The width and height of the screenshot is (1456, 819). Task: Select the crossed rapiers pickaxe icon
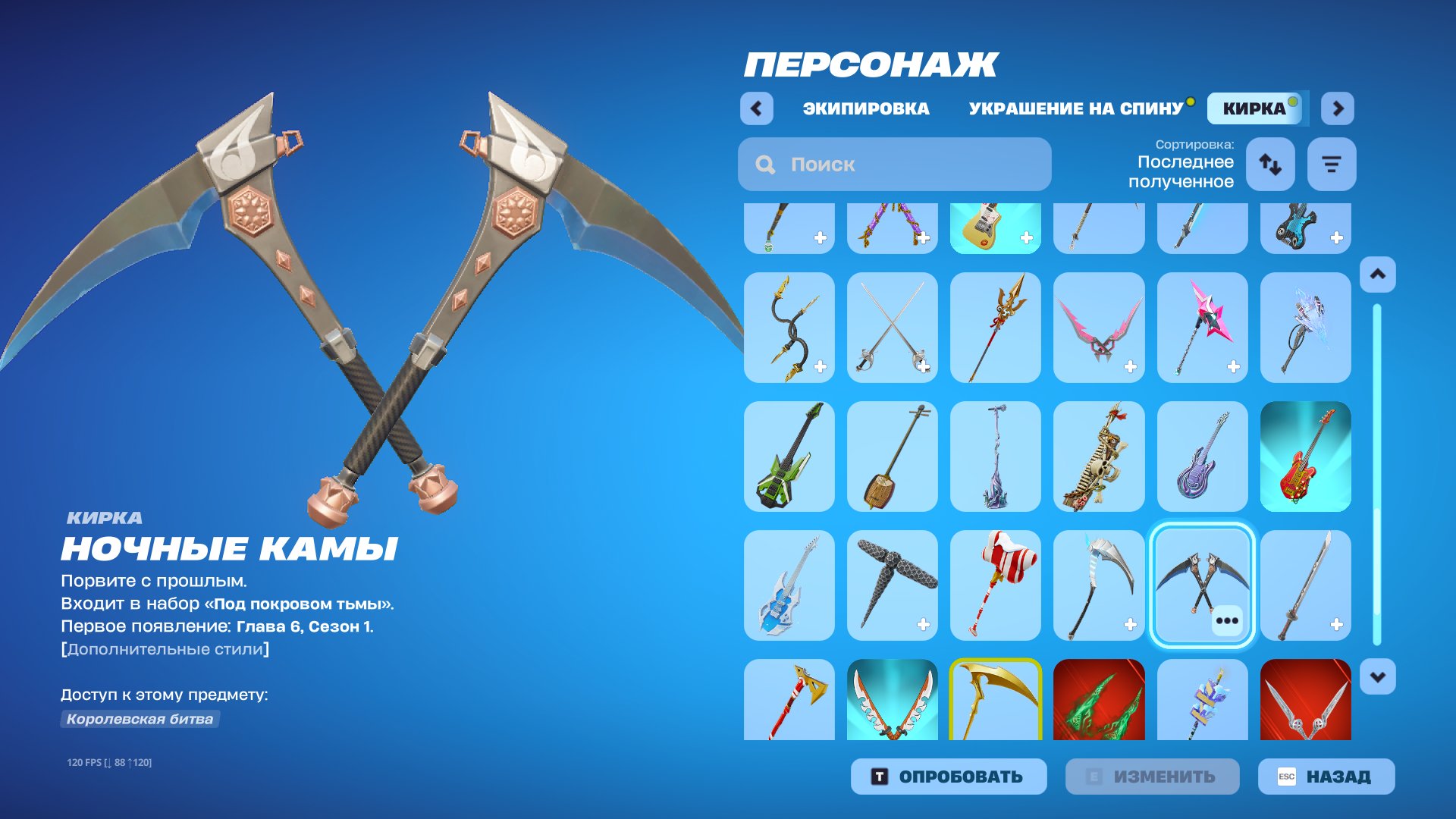click(x=892, y=326)
